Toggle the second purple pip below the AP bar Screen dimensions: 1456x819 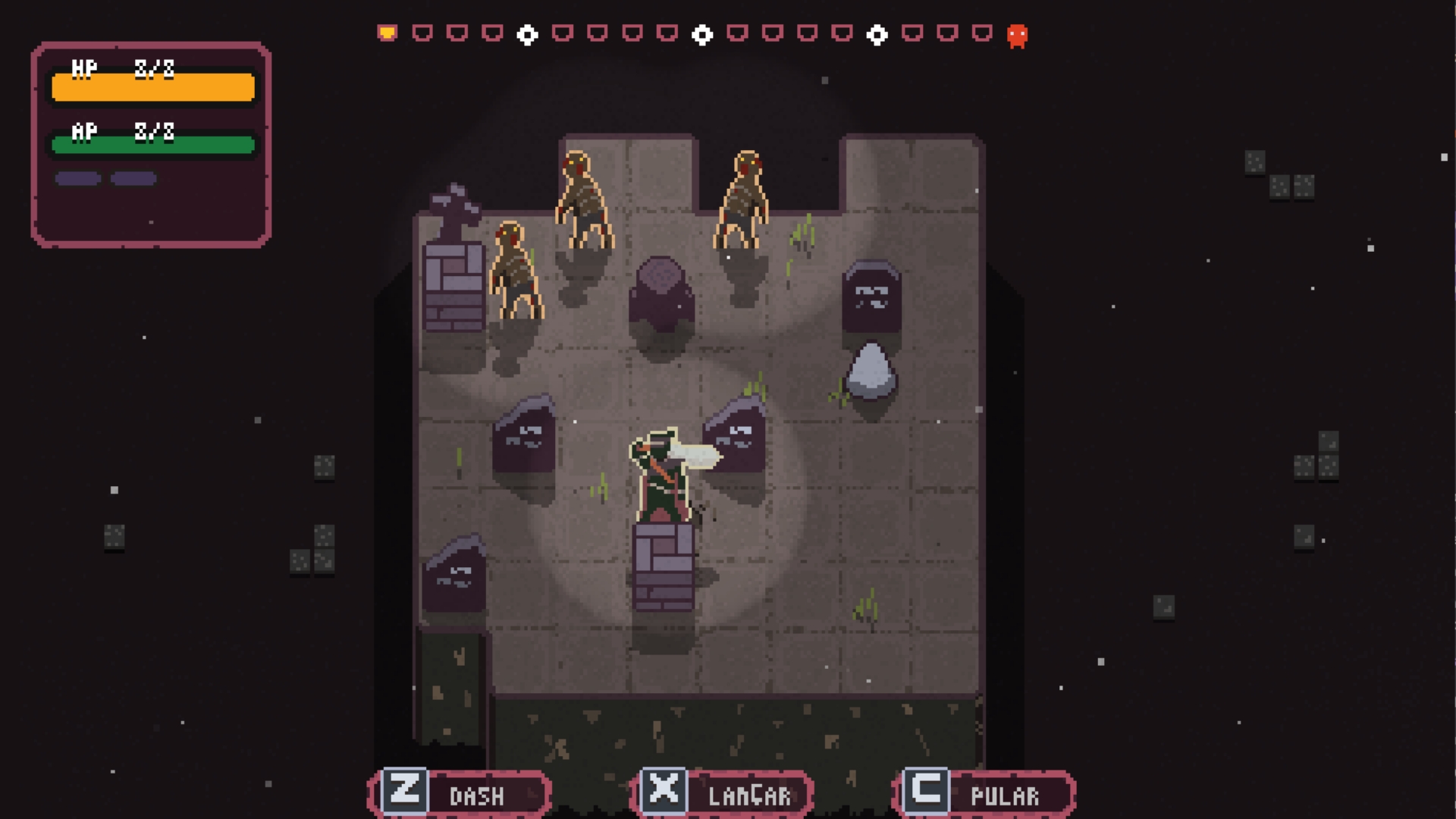(134, 179)
